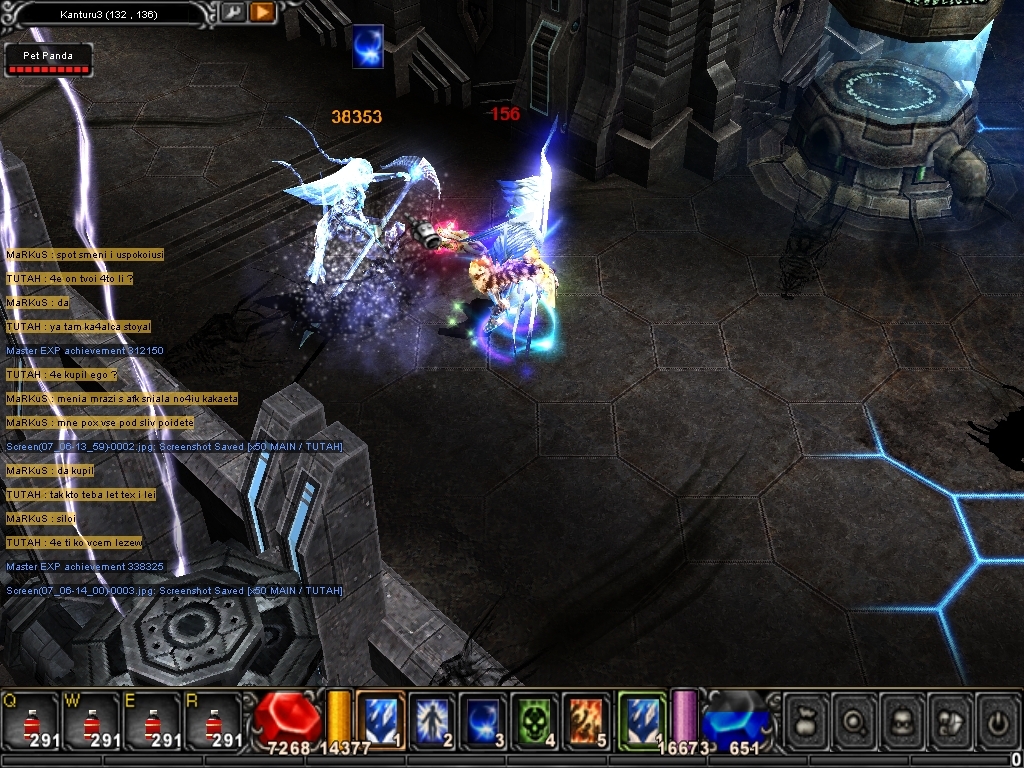
Task: Choose the green skull skill numbered 4
Action: (537, 720)
